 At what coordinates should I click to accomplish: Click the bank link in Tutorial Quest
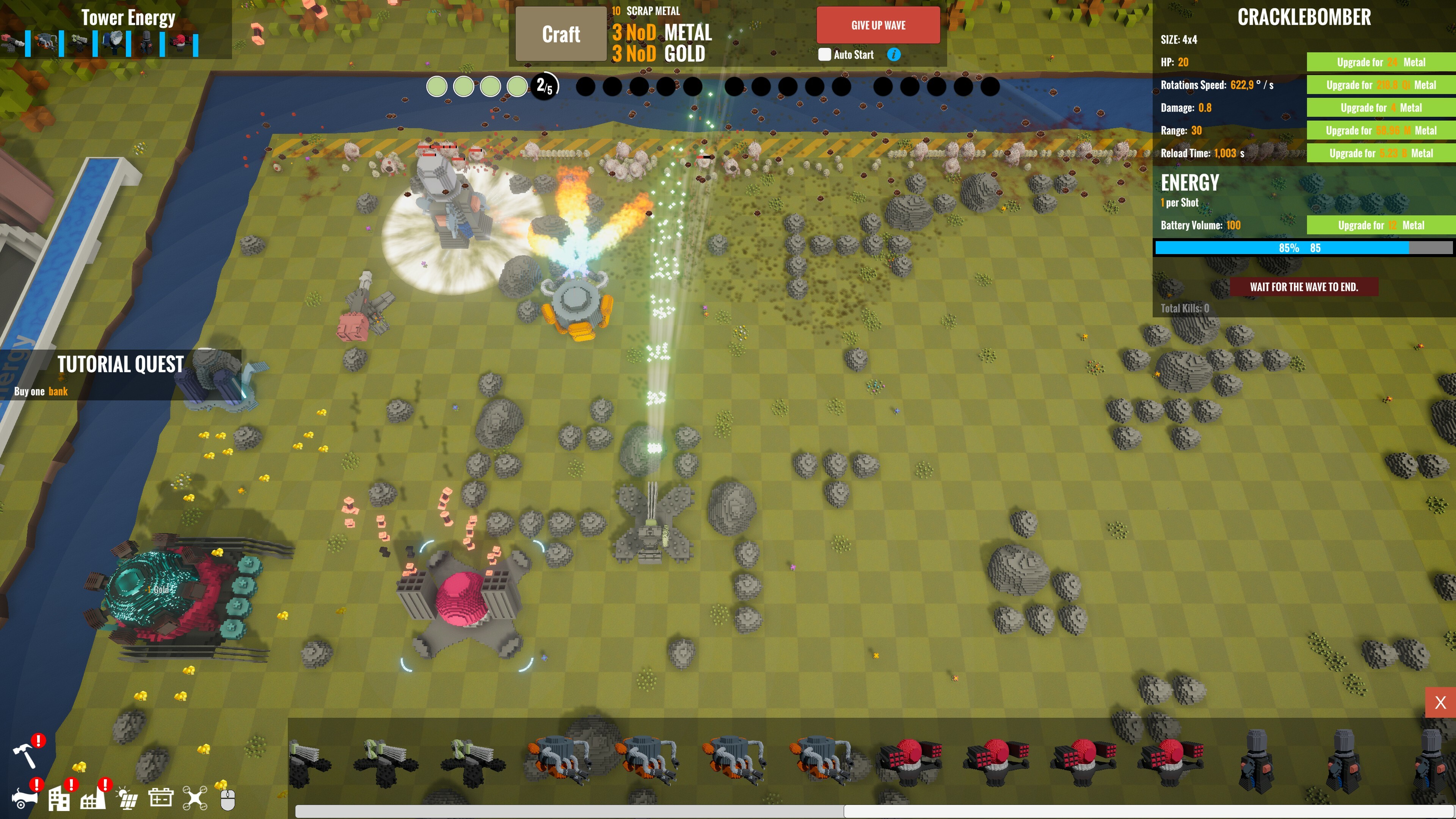(57, 391)
